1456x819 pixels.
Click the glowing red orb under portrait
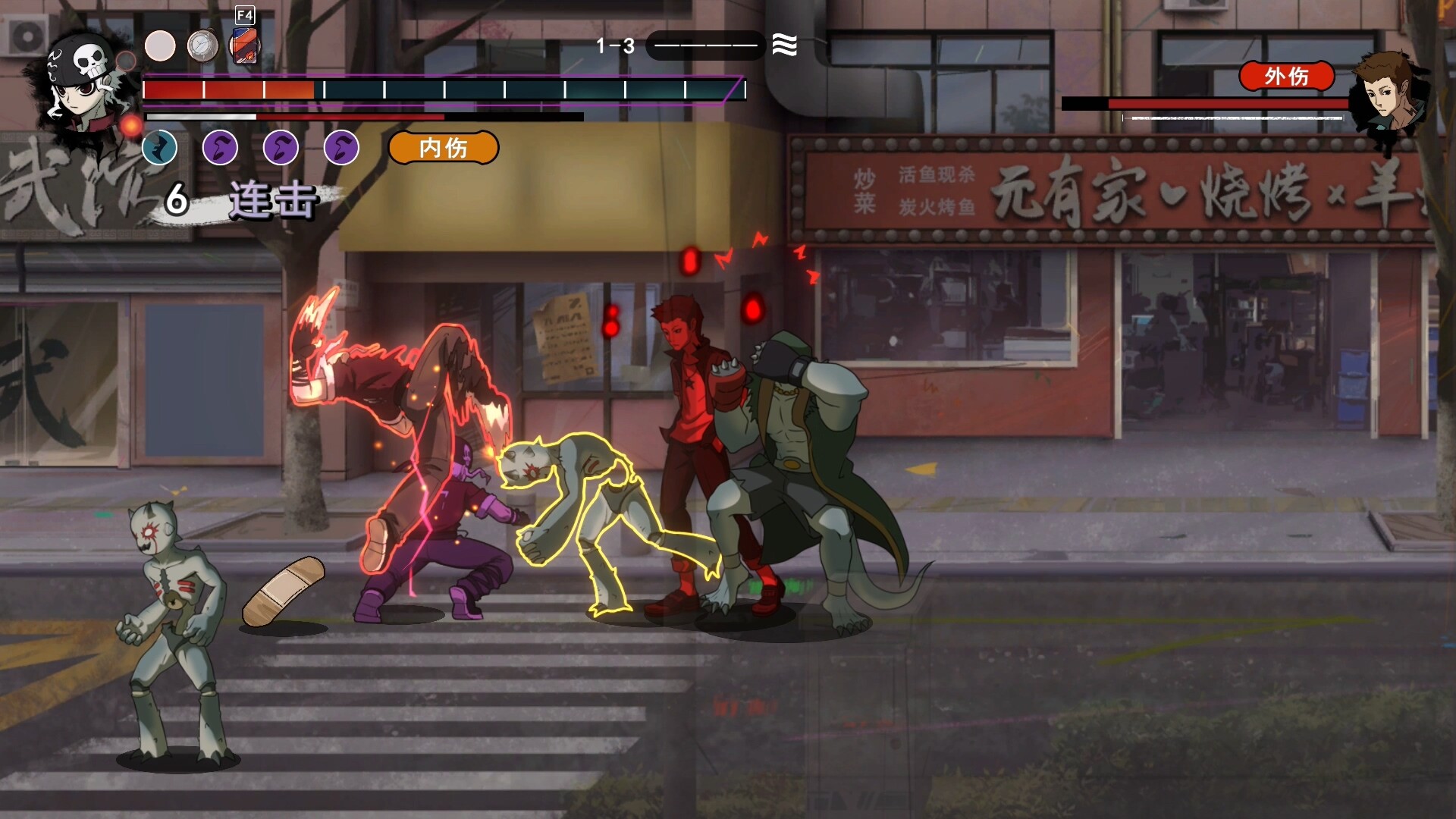(x=131, y=125)
